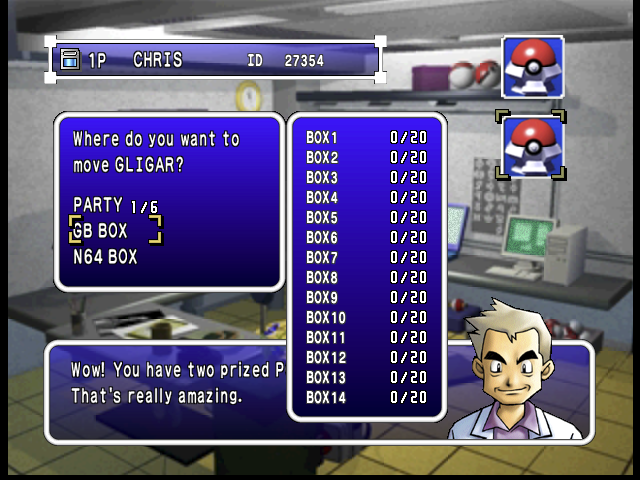Screen dimensions: 640x480
Task: Select the BOX7 row
Action: (366, 257)
